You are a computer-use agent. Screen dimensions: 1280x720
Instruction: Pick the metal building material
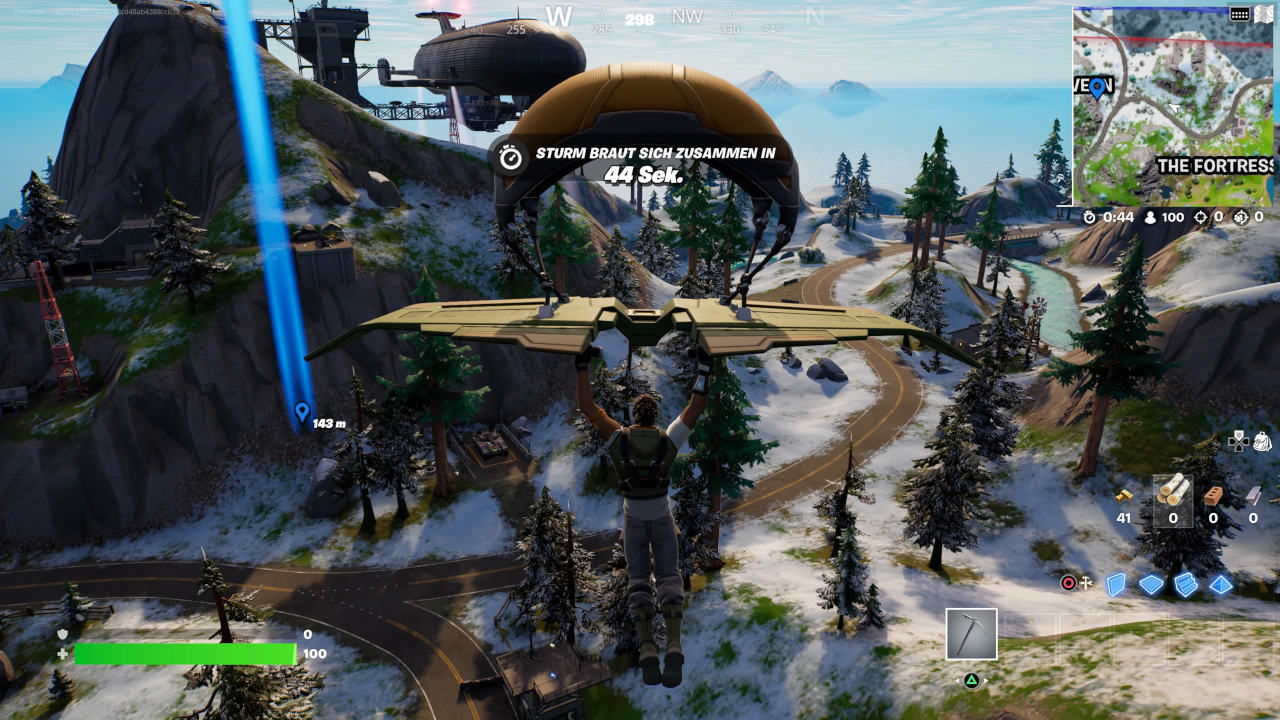click(x=1254, y=494)
